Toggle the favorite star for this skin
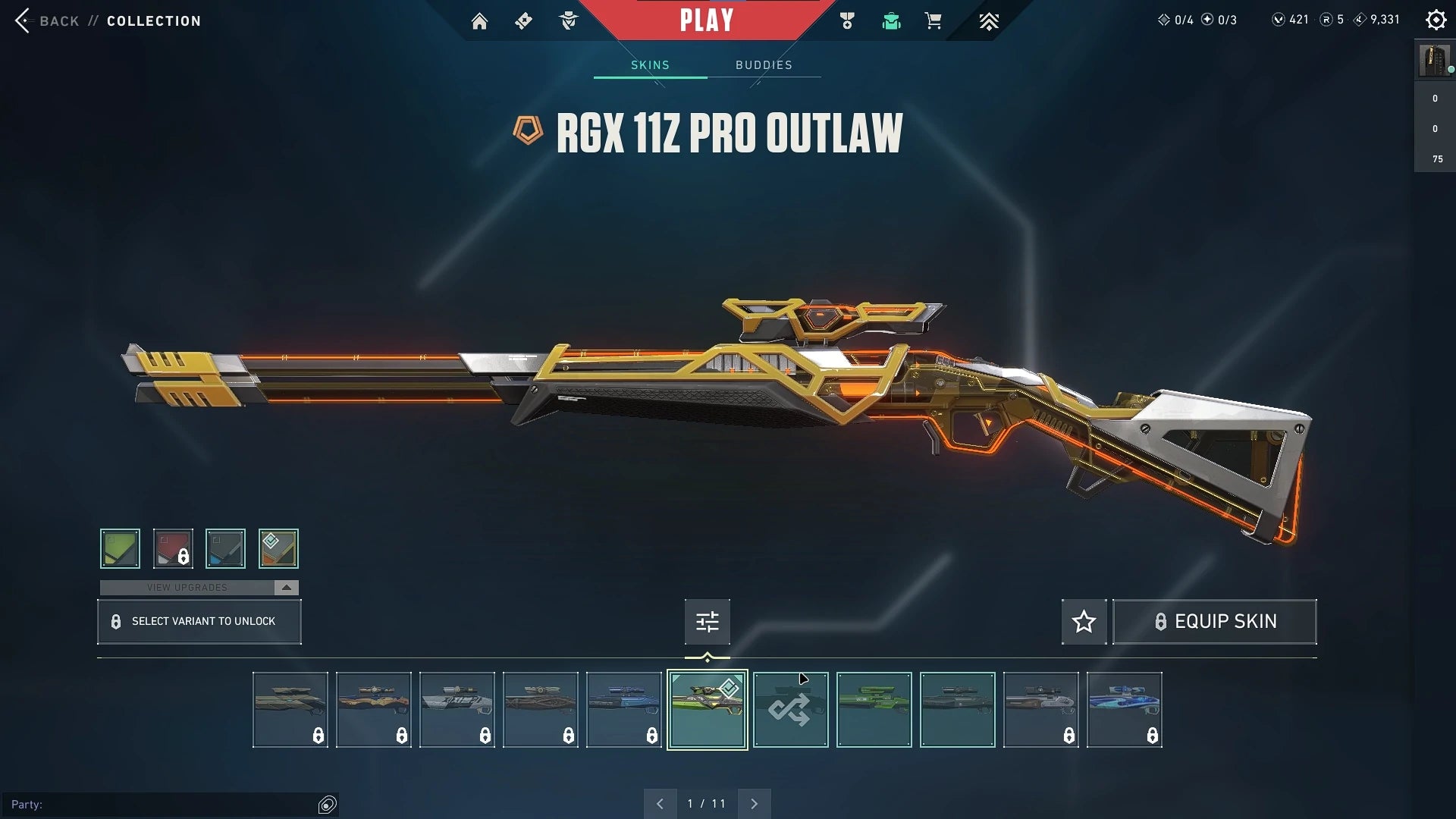This screenshot has height=819, width=1456. click(x=1084, y=621)
